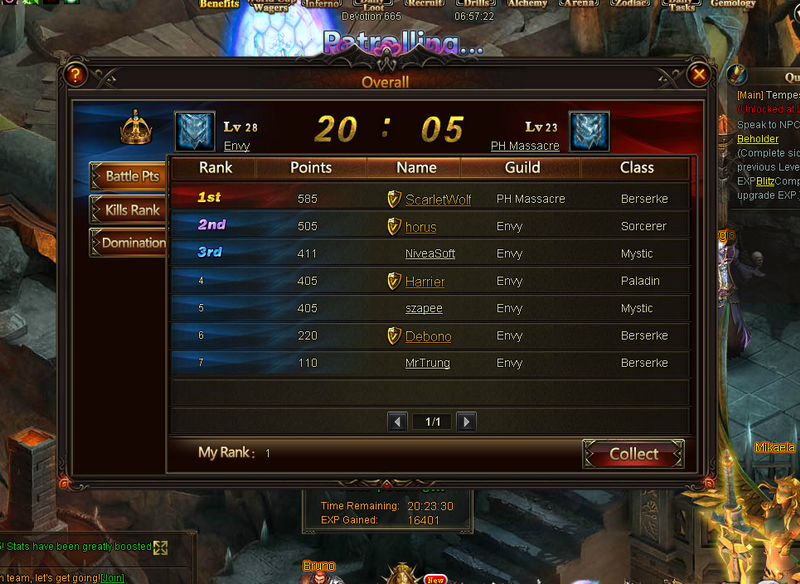800x584 pixels.
Task: Open MrTrung's player name link
Action: click(x=427, y=363)
